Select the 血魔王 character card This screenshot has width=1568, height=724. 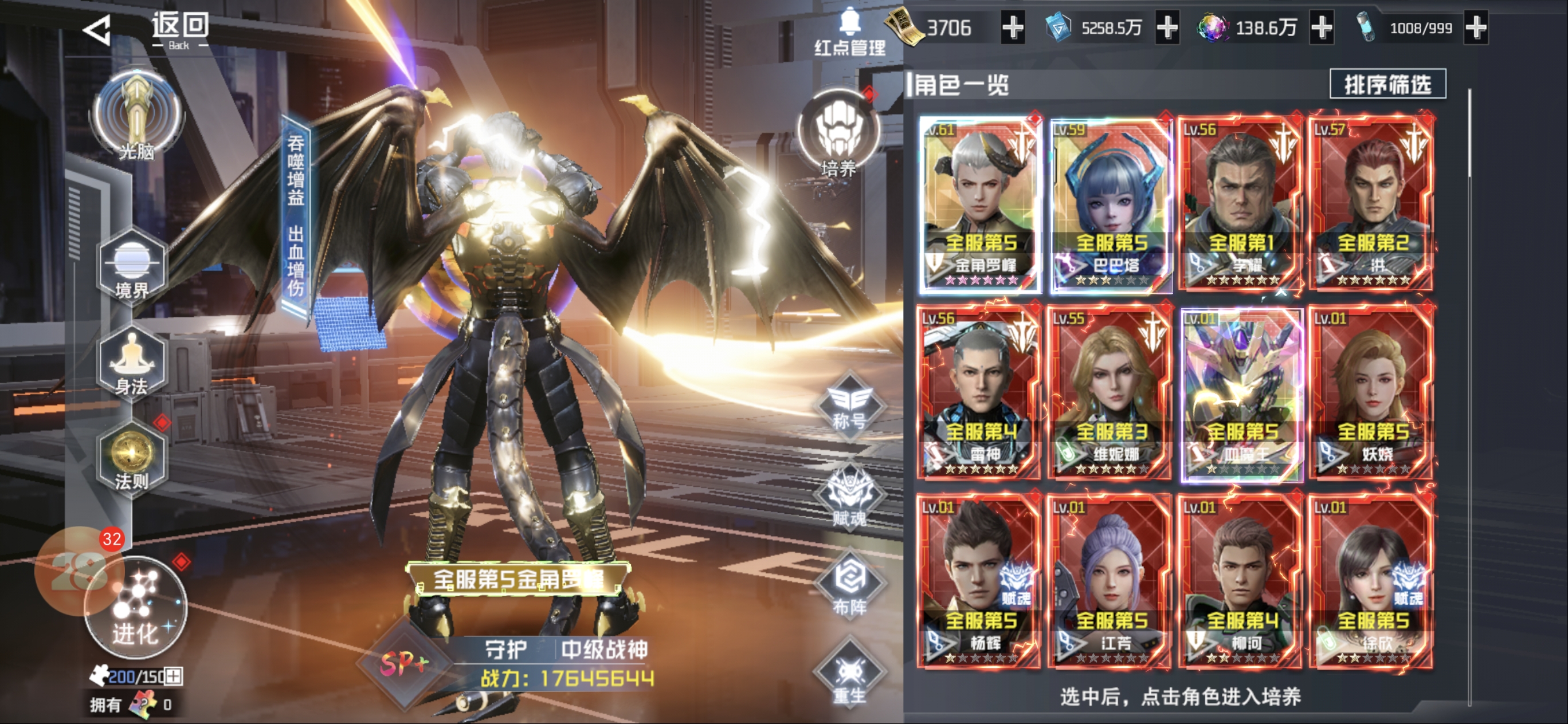pos(1242,393)
